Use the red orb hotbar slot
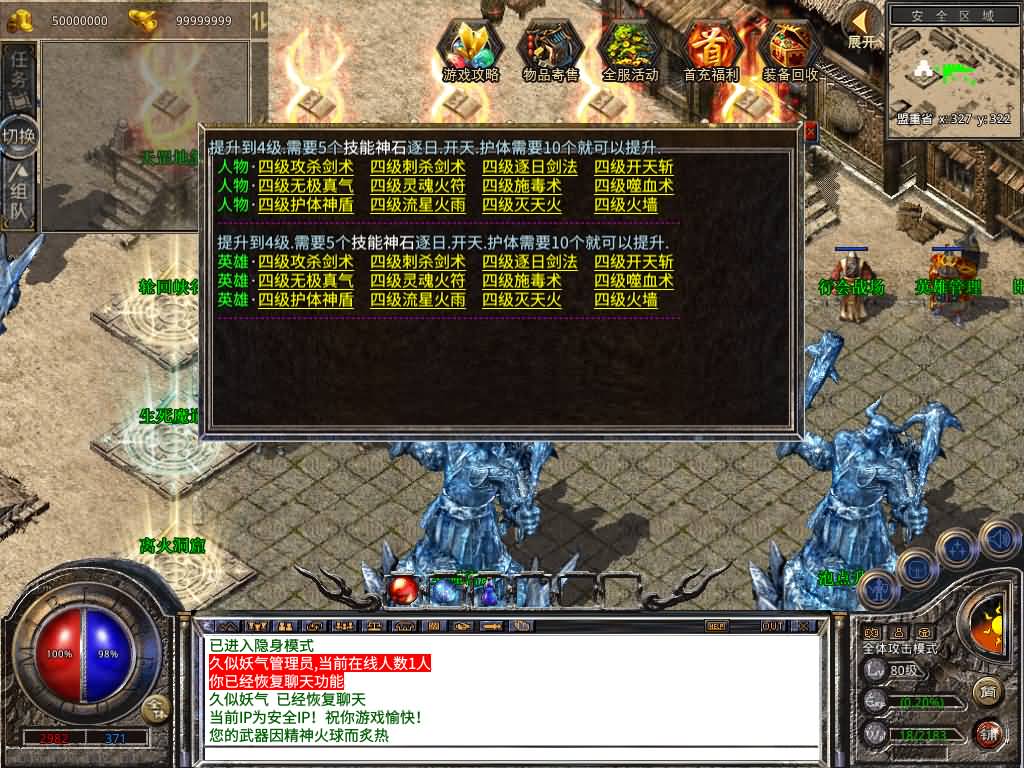1024x768 pixels. point(403,590)
